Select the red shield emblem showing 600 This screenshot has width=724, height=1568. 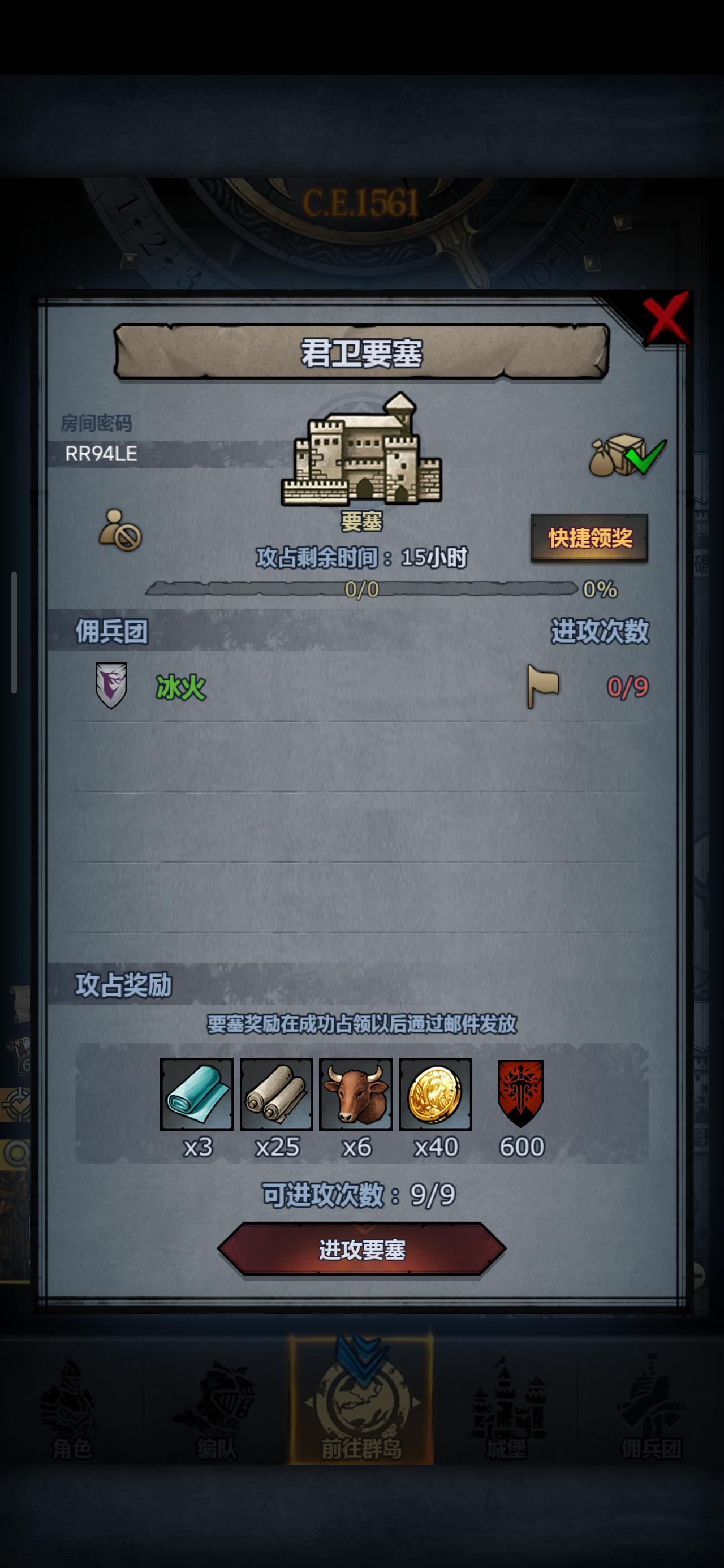pyautogui.click(x=520, y=1094)
